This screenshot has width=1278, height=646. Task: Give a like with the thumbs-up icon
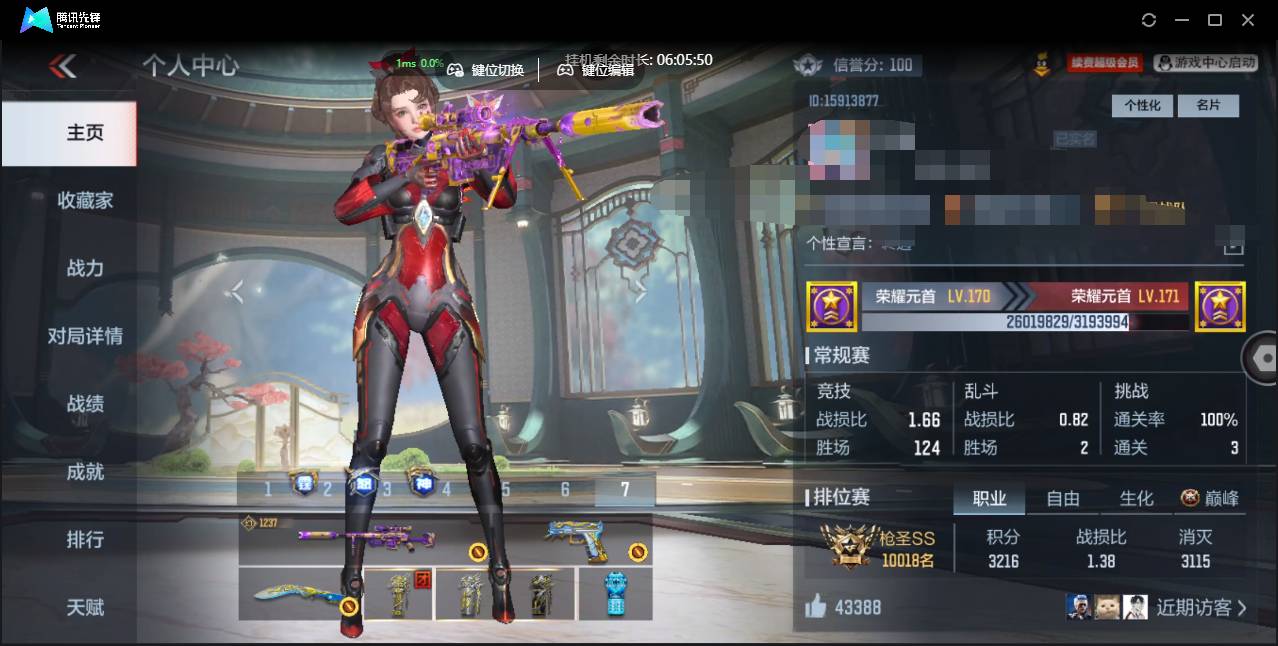[816, 606]
